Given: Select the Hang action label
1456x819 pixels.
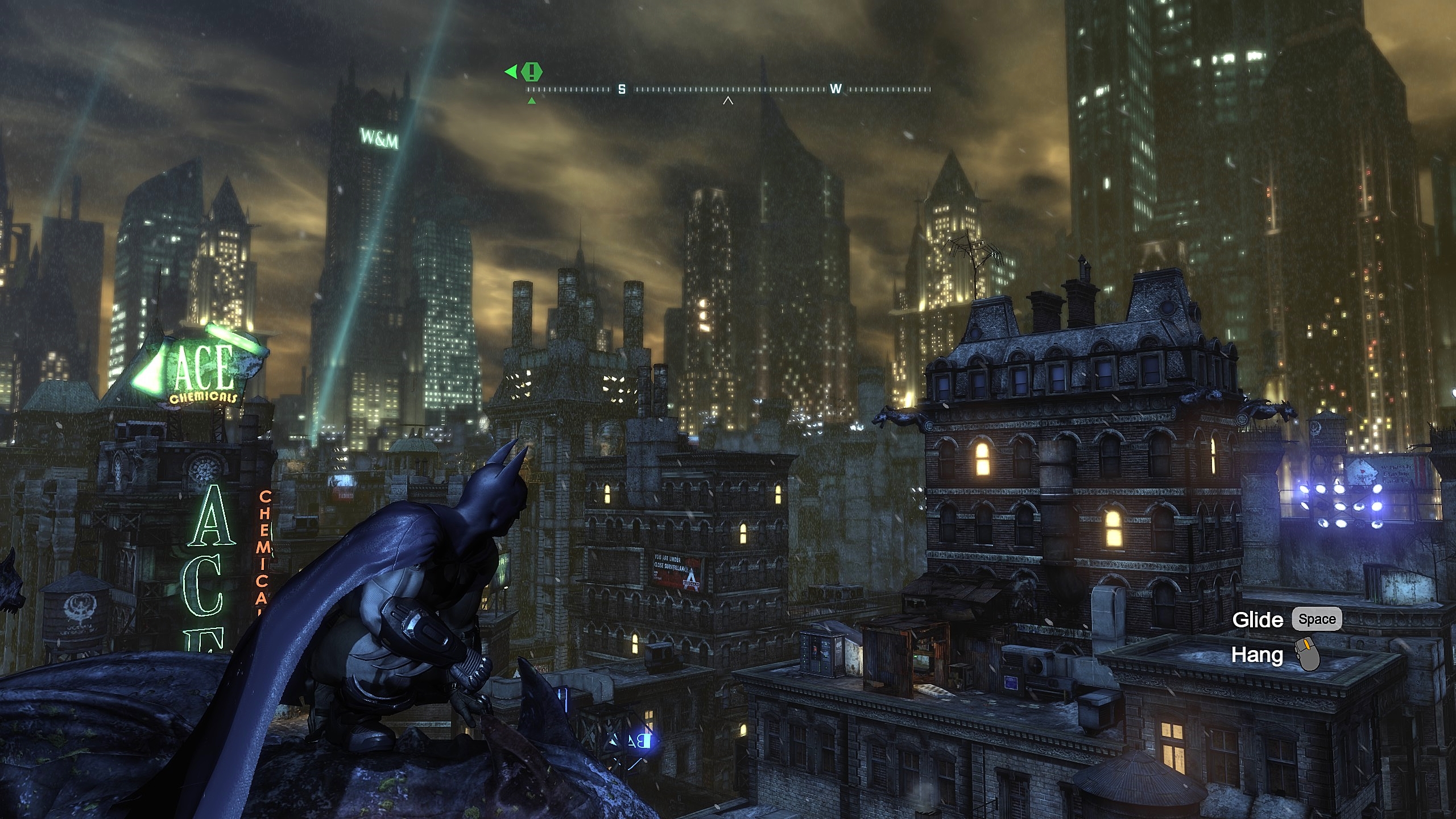Looking at the screenshot, I should click(1257, 656).
